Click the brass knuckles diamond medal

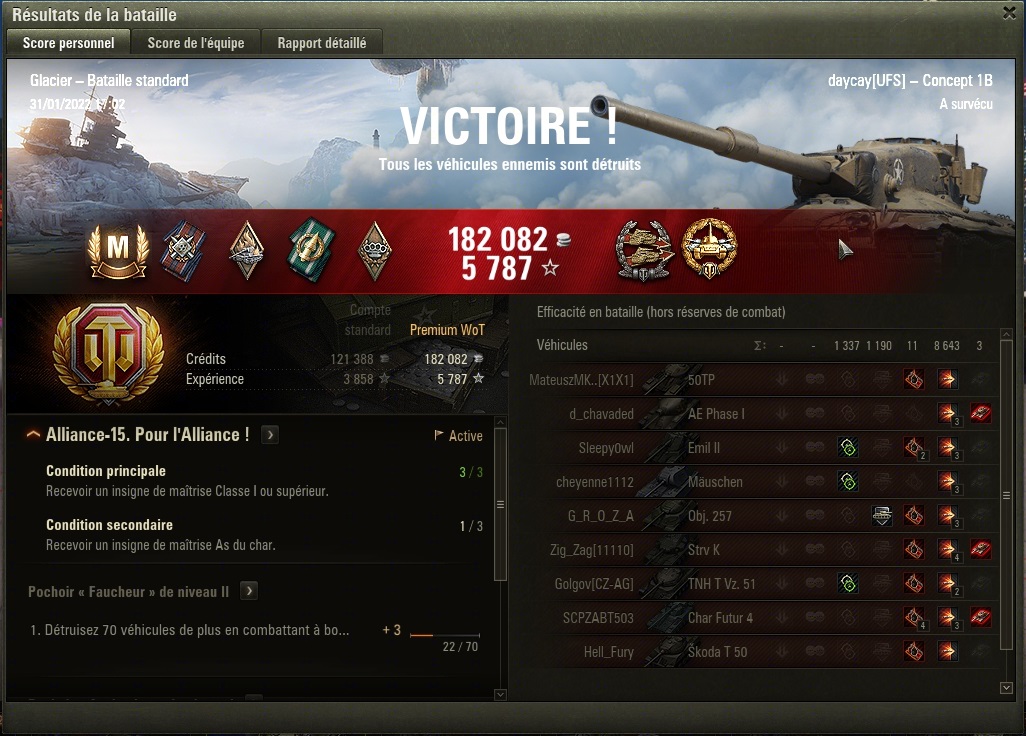(374, 250)
